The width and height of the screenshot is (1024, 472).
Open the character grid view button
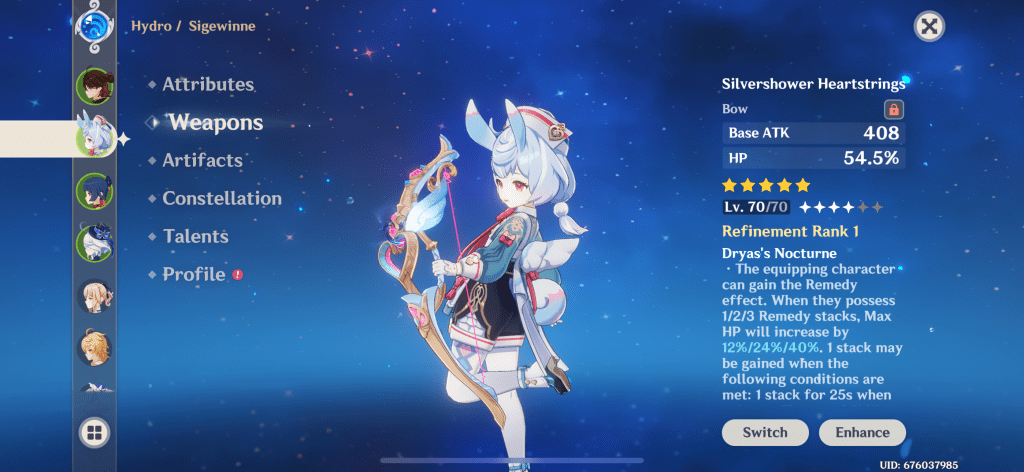[x=94, y=432]
